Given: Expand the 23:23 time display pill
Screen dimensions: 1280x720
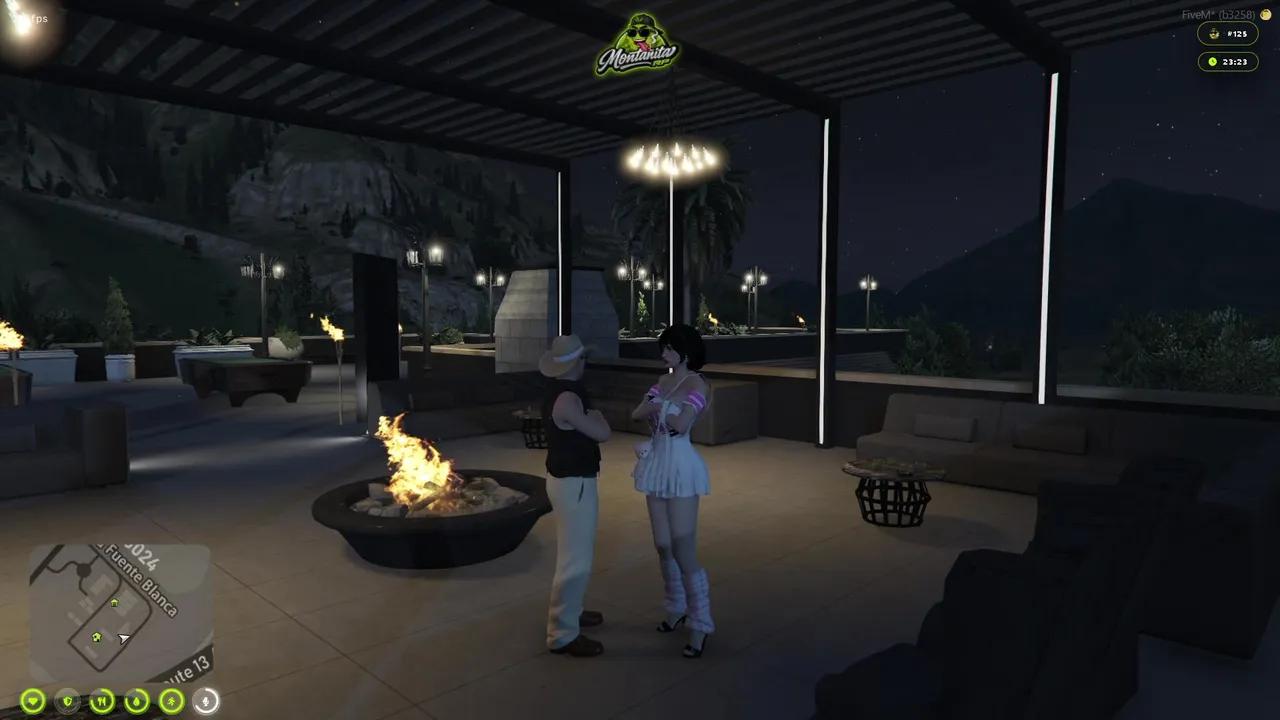Looking at the screenshot, I should click(1228, 62).
